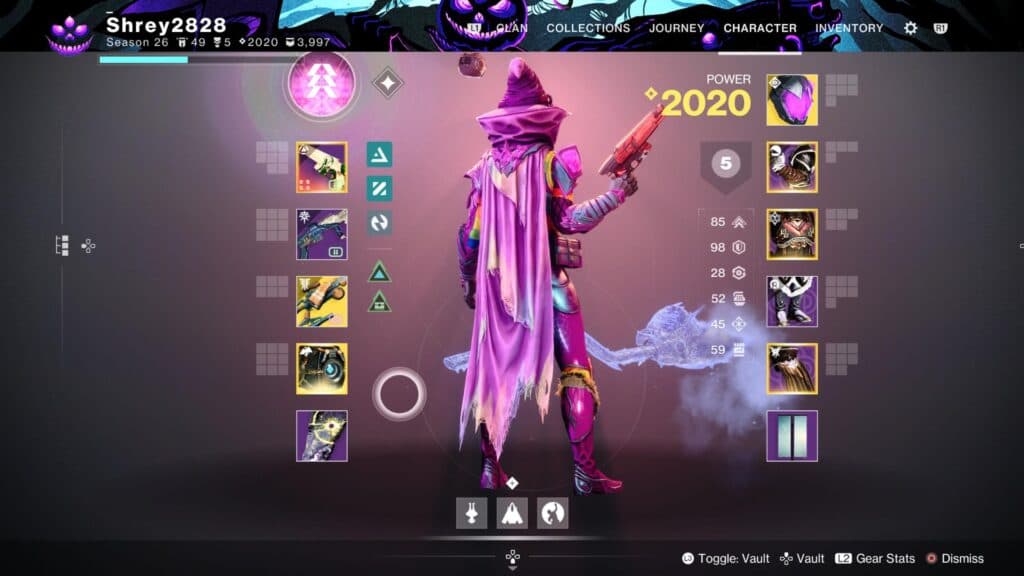The width and height of the screenshot is (1024, 576).
Task: Select the leg armor slot
Action: 792,301
